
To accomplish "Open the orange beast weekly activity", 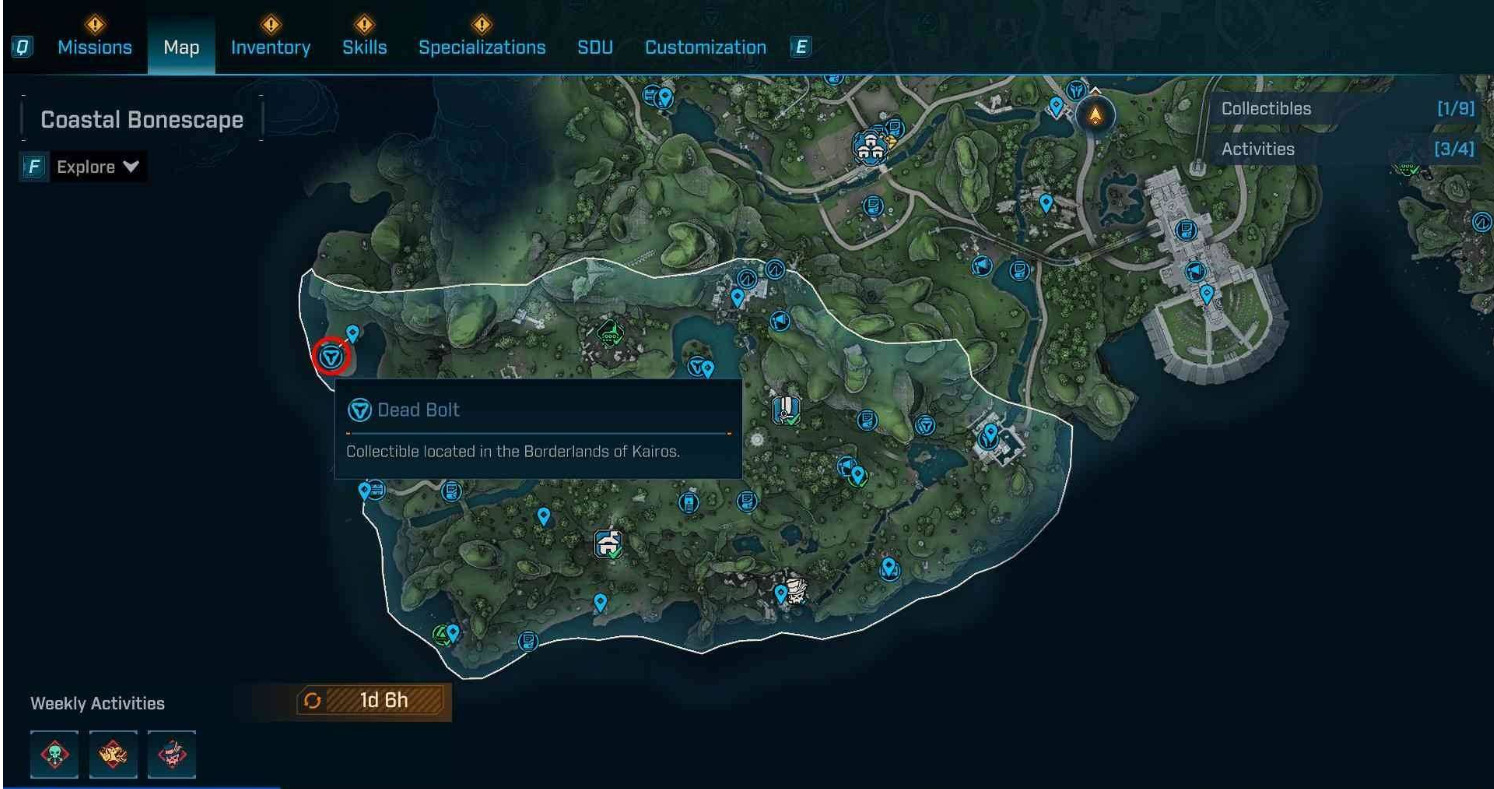I will coord(113,752).
